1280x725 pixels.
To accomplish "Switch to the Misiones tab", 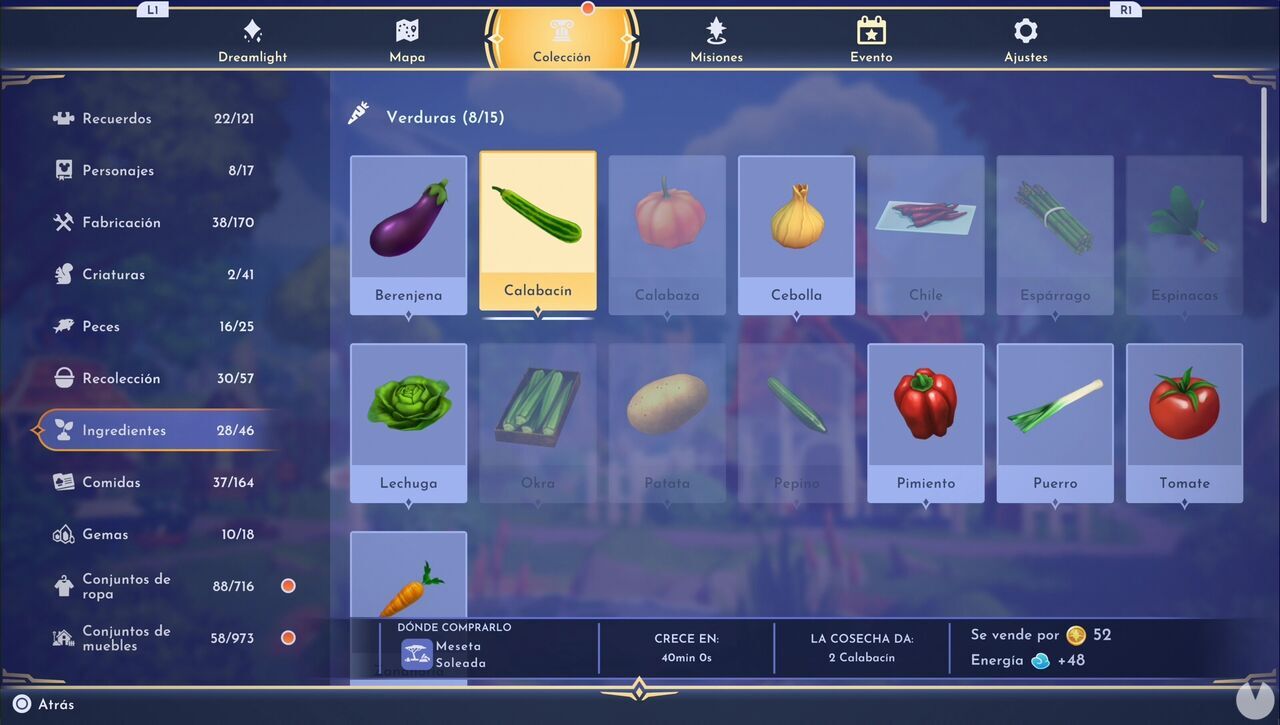I will (x=716, y=32).
